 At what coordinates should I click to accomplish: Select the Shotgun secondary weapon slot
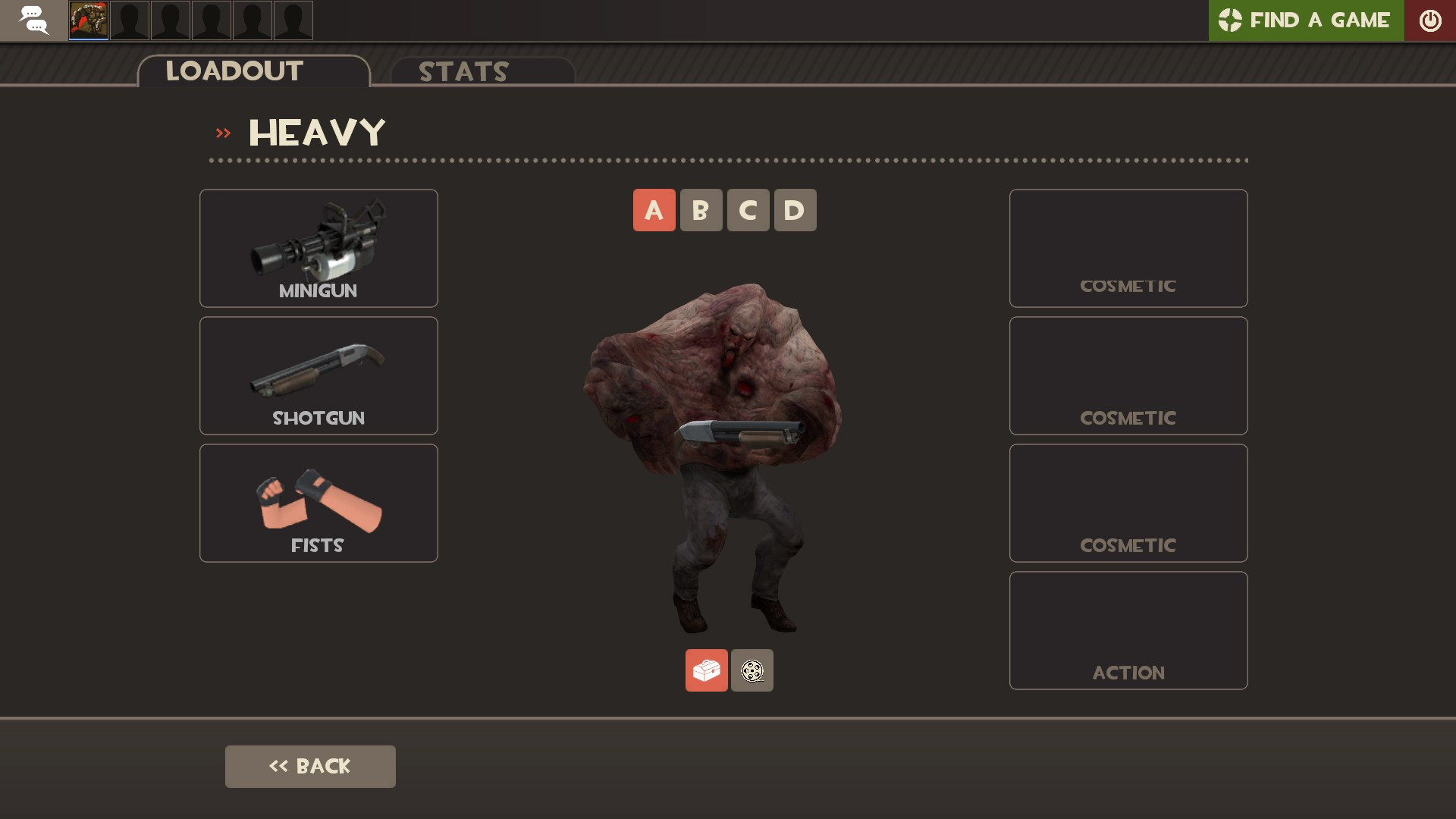(318, 375)
